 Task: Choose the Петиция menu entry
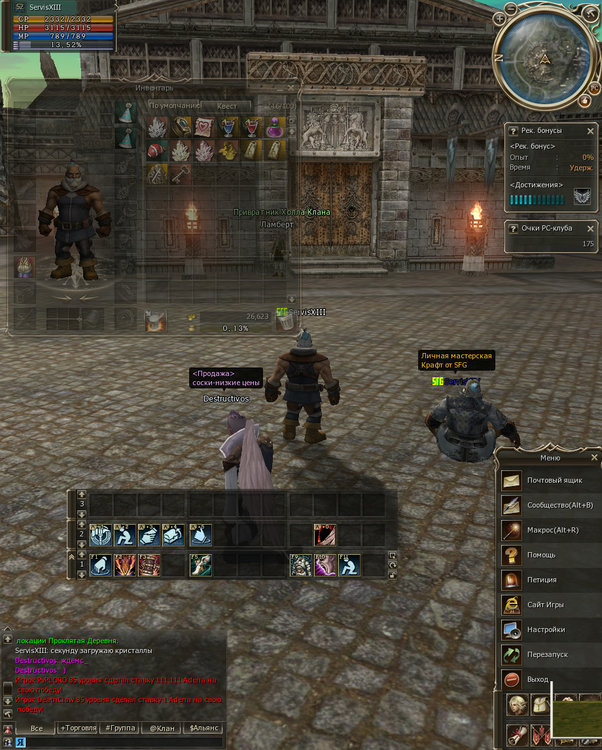(x=548, y=580)
